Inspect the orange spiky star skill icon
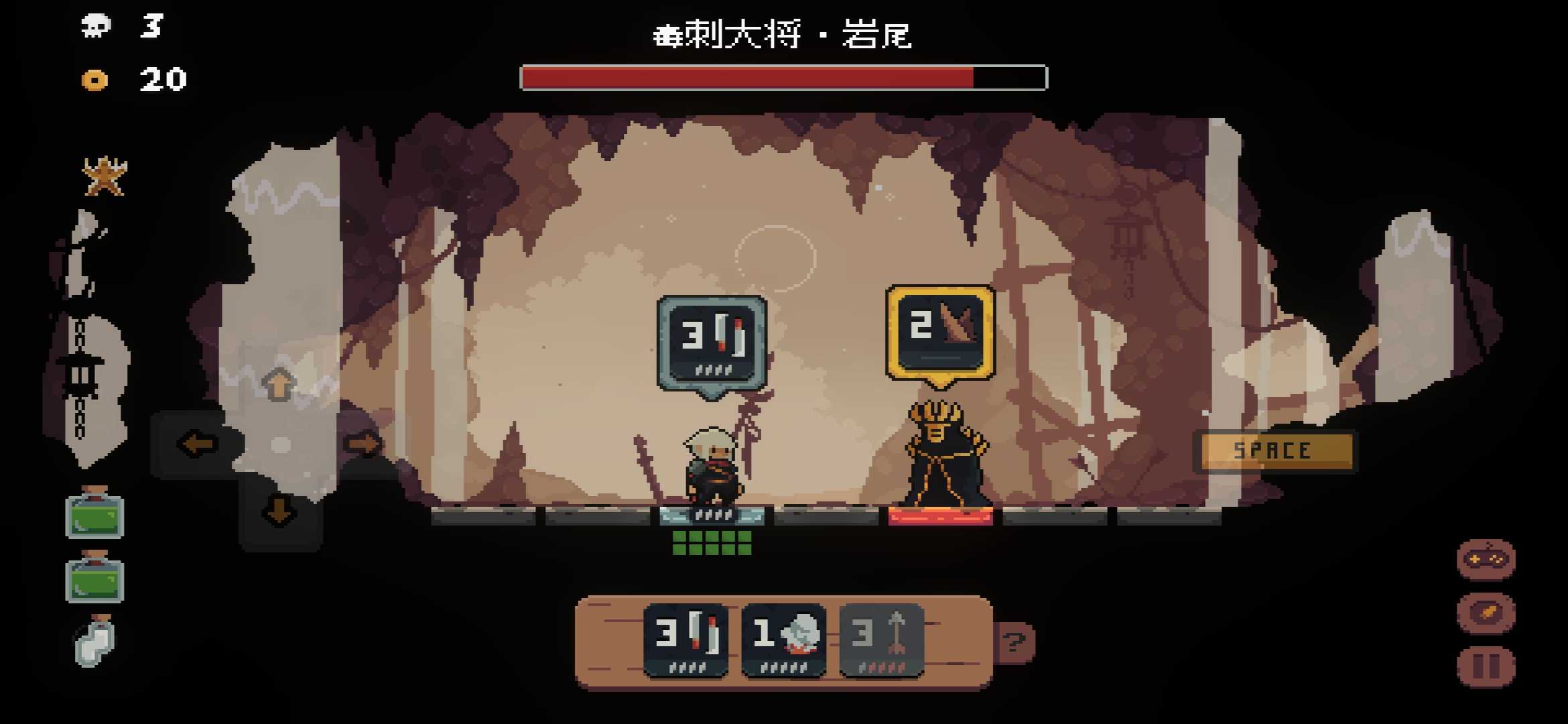Screen dimensions: 1568x724 tap(104, 177)
